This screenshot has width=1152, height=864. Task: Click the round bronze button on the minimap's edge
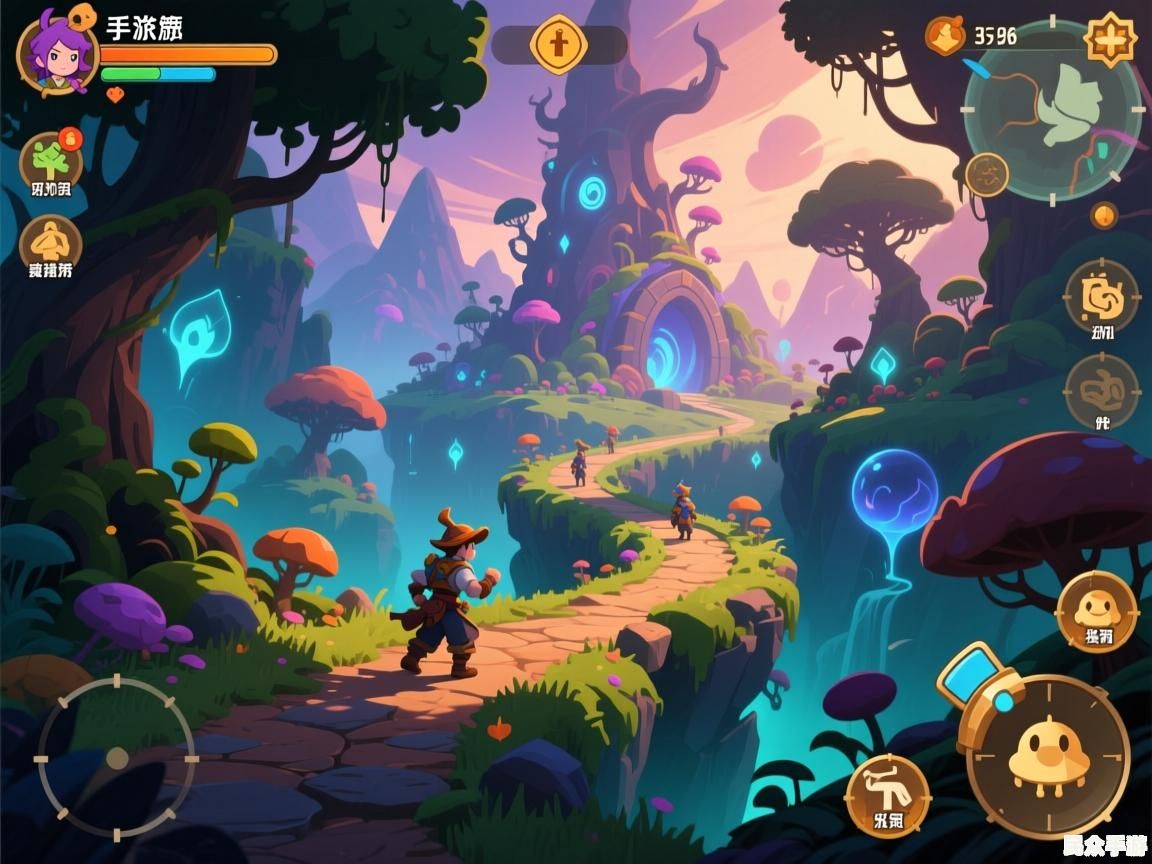pos(987,174)
